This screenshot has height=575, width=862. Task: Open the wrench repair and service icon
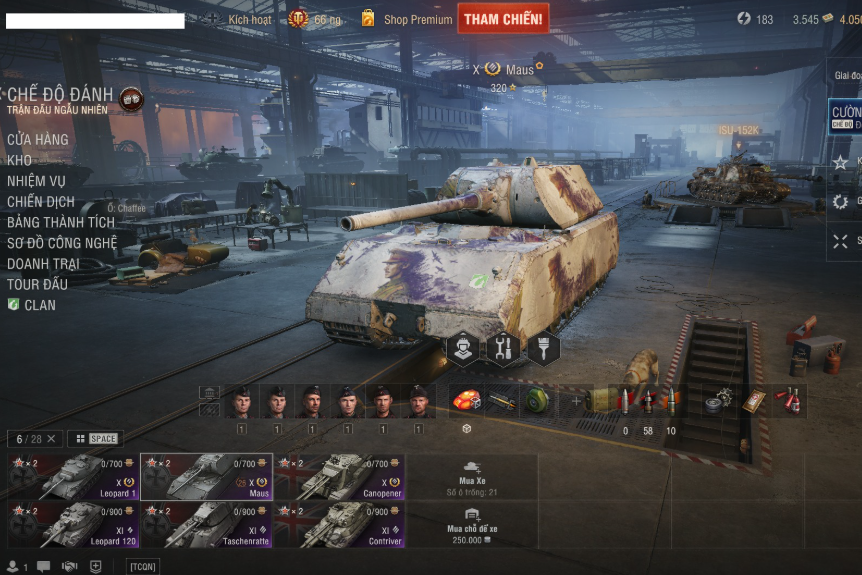point(503,348)
